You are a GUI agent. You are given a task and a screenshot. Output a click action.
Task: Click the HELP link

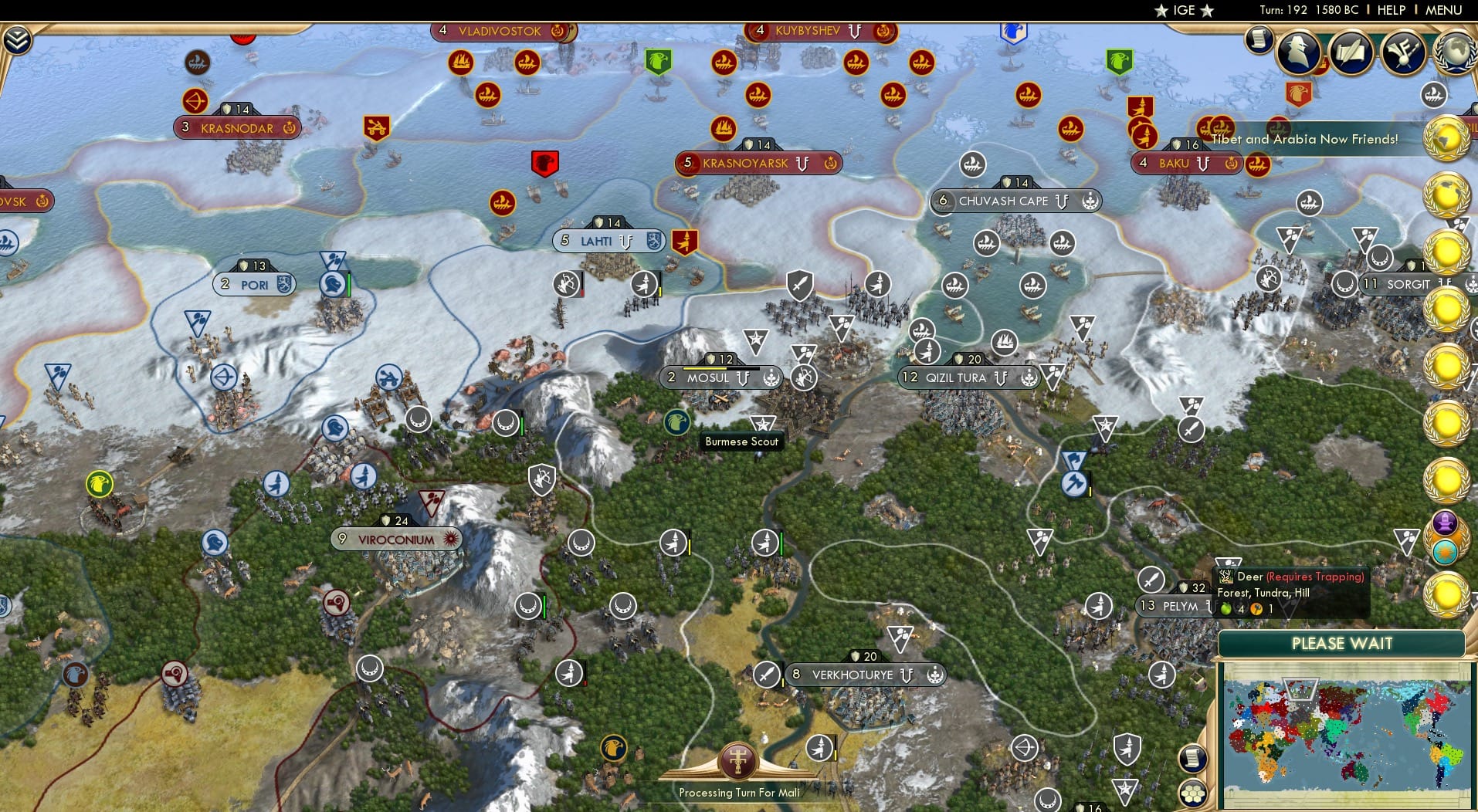pos(1390,10)
